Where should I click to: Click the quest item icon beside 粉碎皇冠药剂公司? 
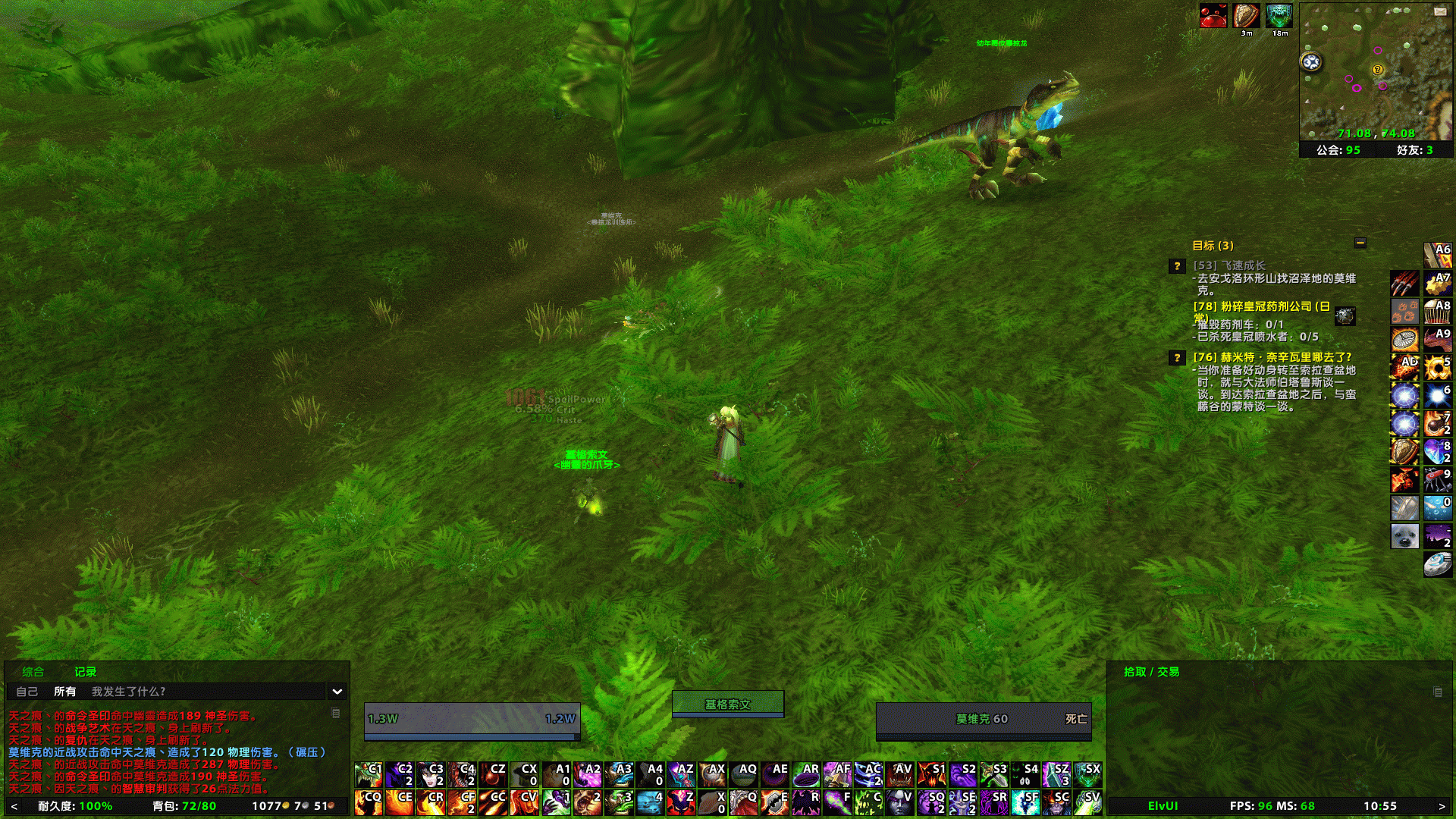click(x=1344, y=316)
